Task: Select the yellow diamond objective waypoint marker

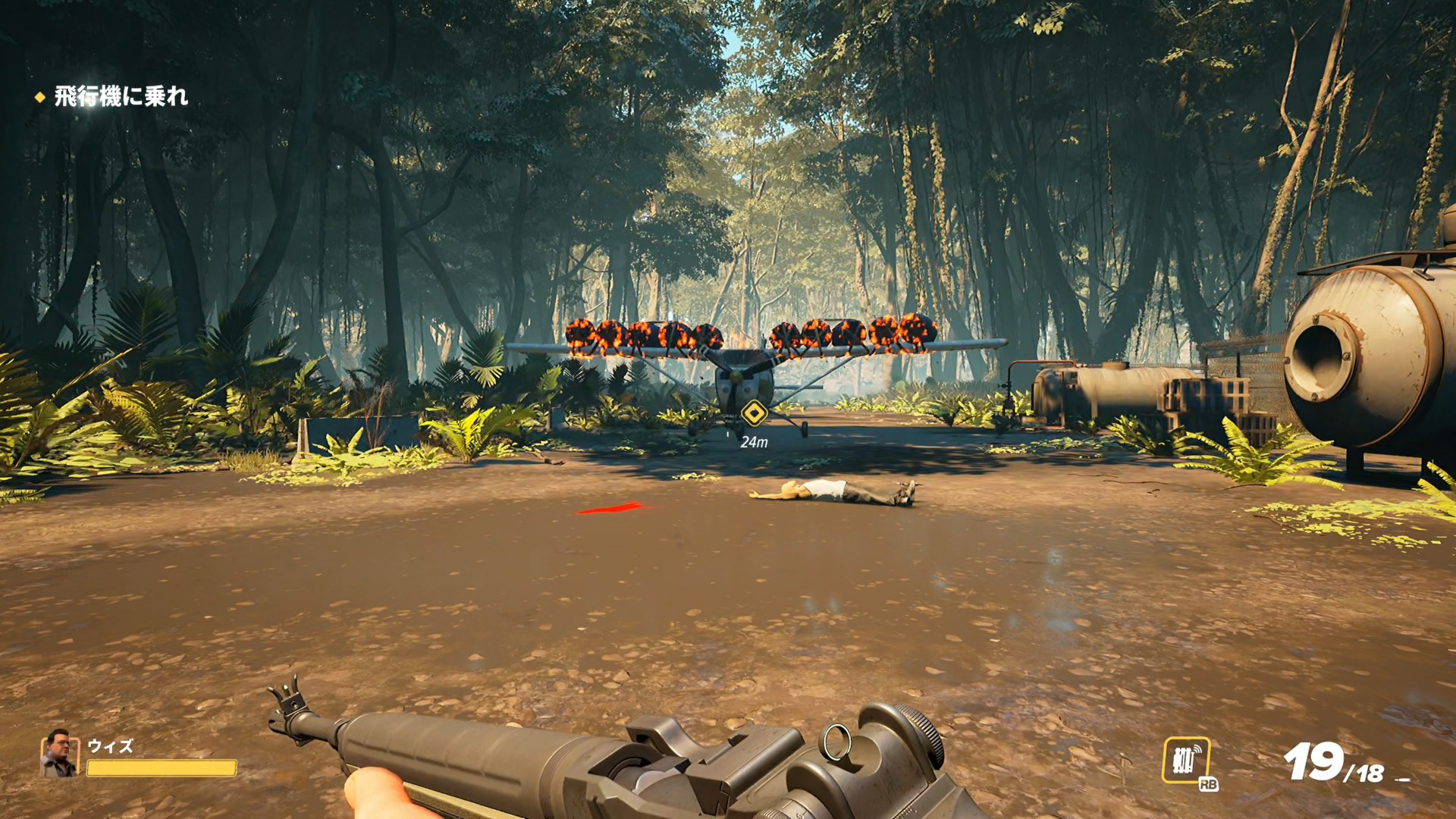Action: tap(754, 414)
